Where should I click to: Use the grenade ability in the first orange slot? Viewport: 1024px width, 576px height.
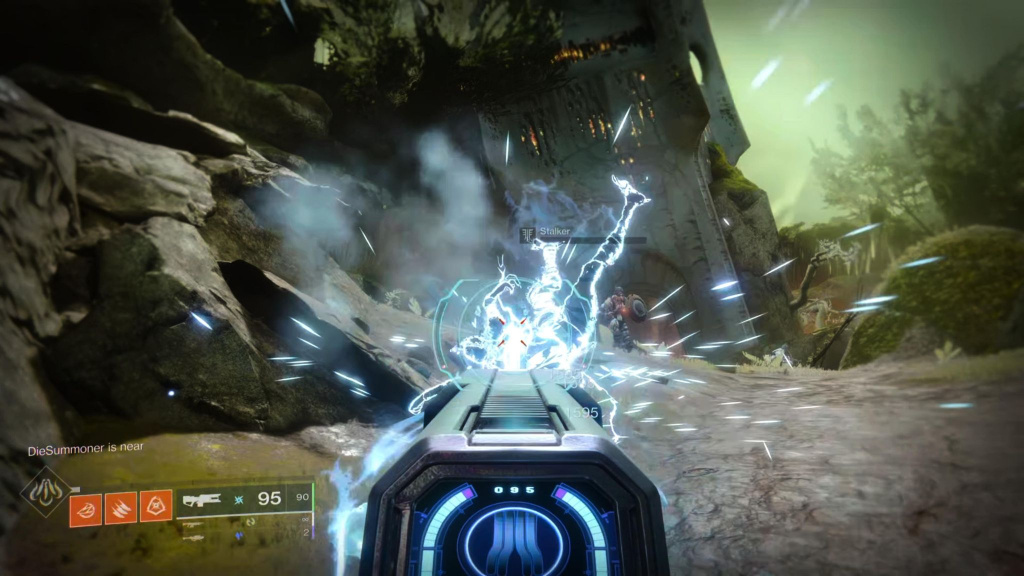pos(86,507)
